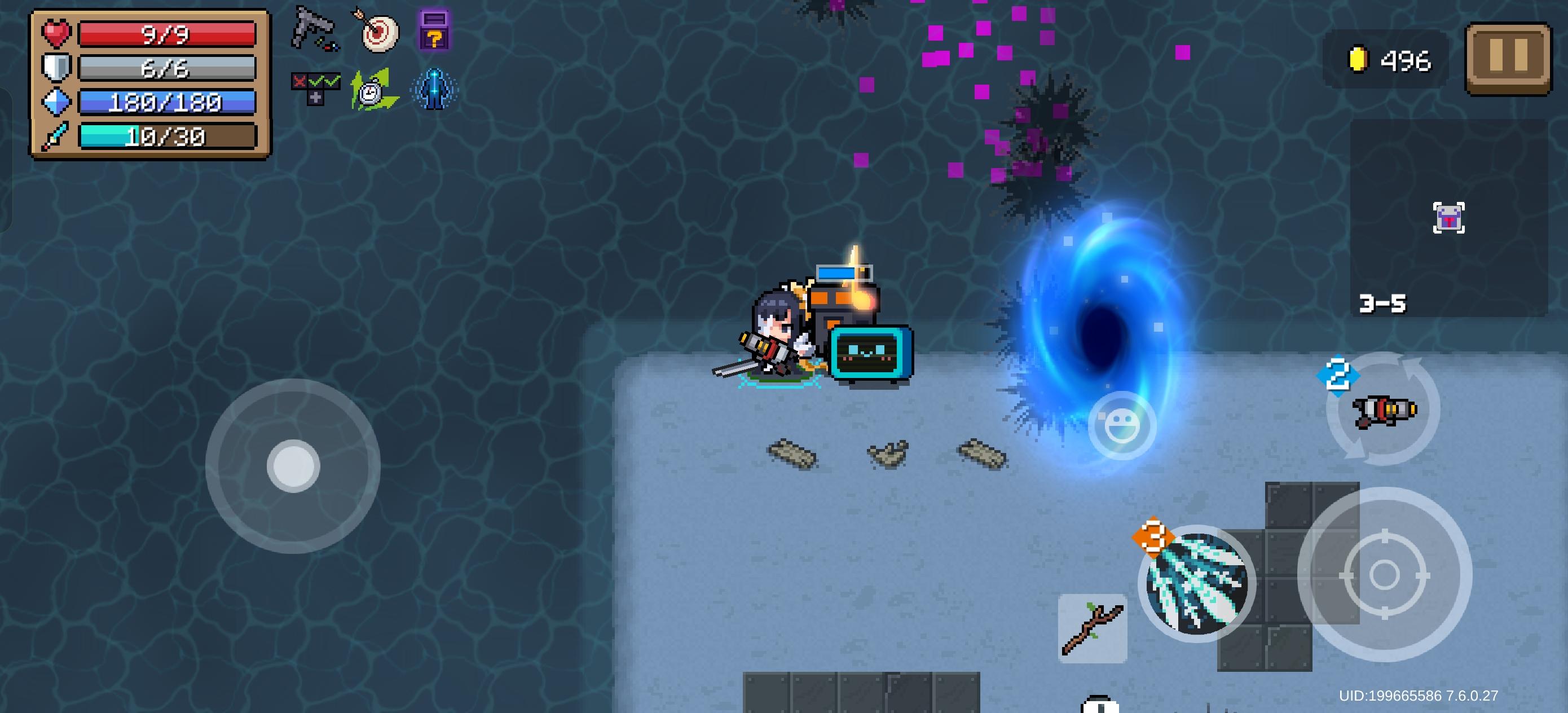Click the checkmark skill modifier buff
Image resolution: width=1568 pixels, height=713 pixels.
click(316, 89)
